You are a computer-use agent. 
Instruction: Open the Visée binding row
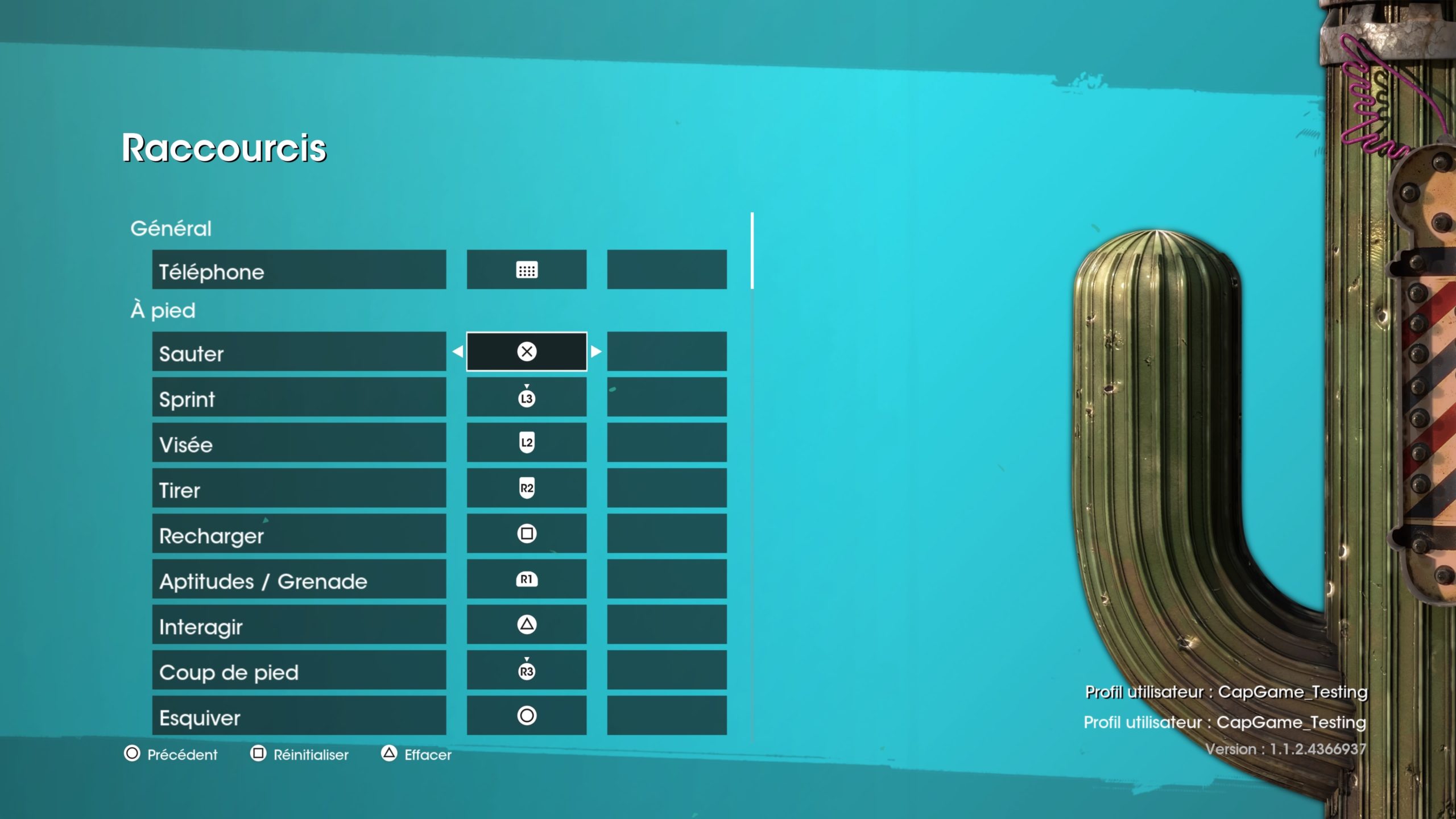299,442
